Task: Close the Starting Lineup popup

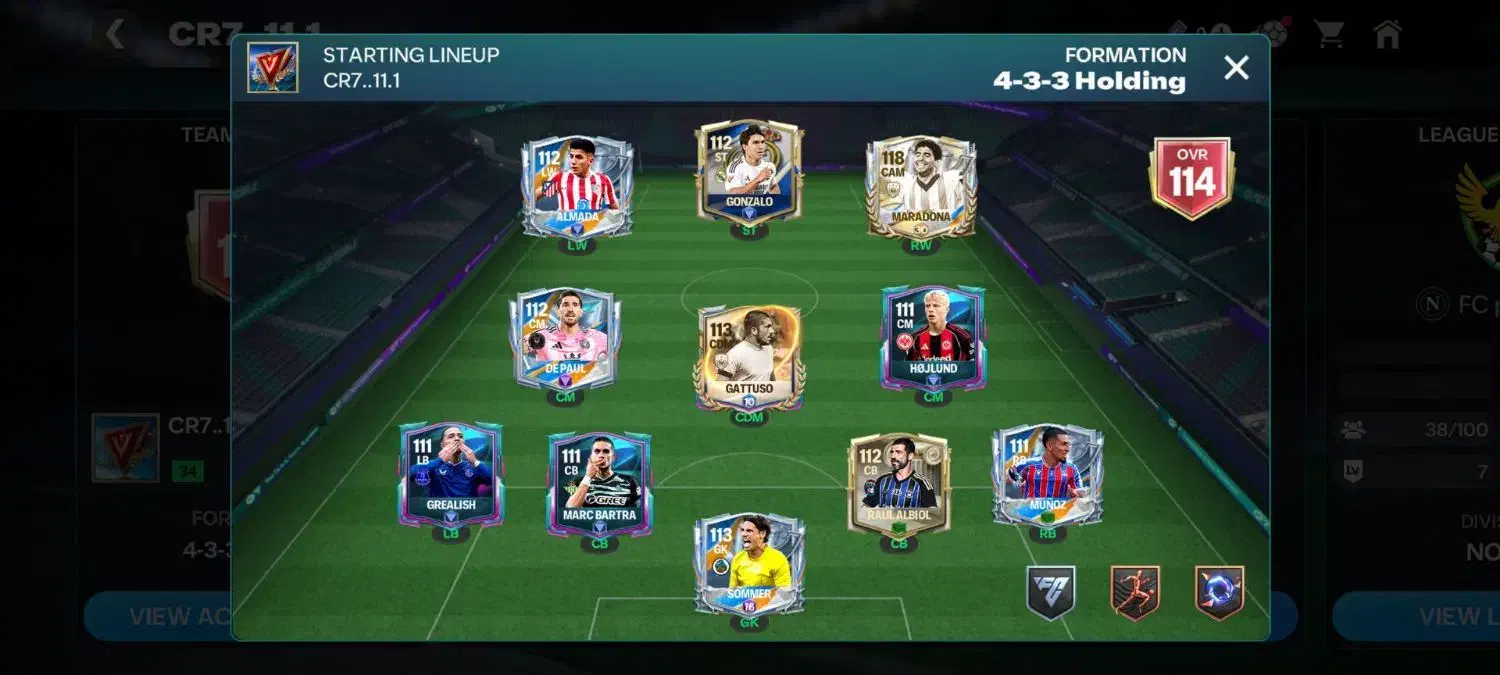Action: pos(1237,68)
